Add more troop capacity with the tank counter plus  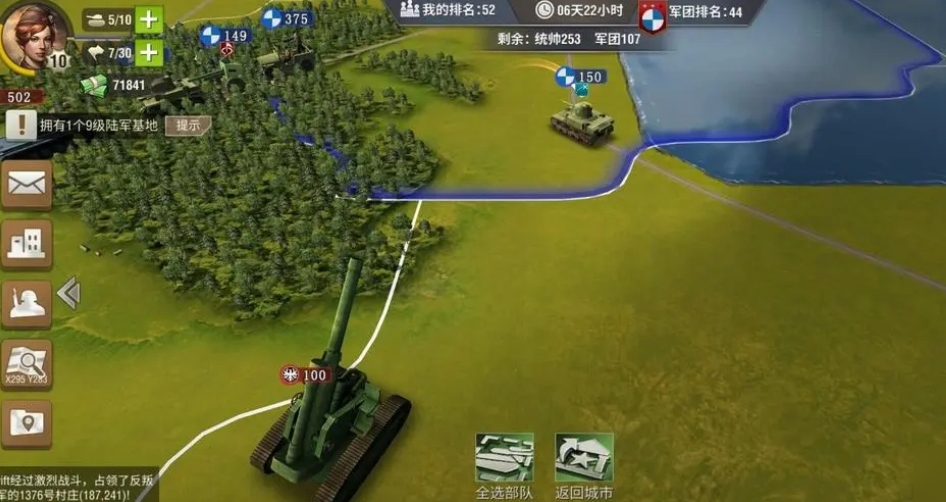[x=148, y=19]
